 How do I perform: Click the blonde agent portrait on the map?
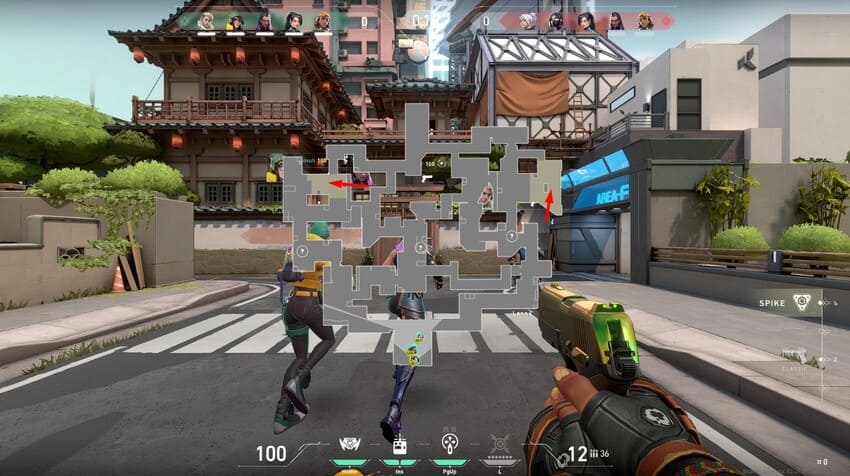tap(486, 194)
